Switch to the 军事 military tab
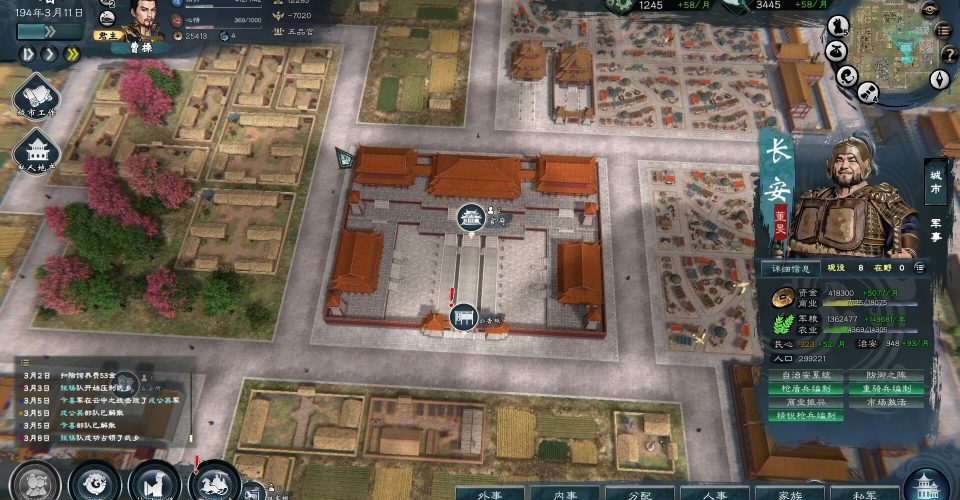 (936, 230)
